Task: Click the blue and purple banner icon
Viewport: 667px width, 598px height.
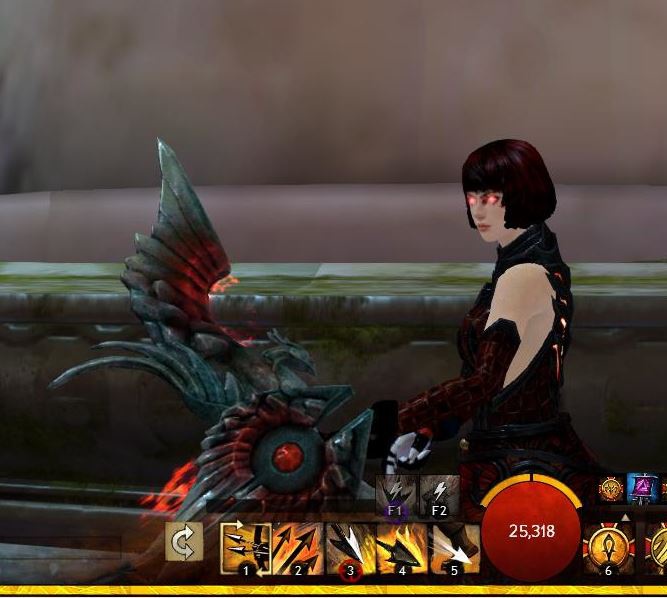Action: [x=640, y=490]
